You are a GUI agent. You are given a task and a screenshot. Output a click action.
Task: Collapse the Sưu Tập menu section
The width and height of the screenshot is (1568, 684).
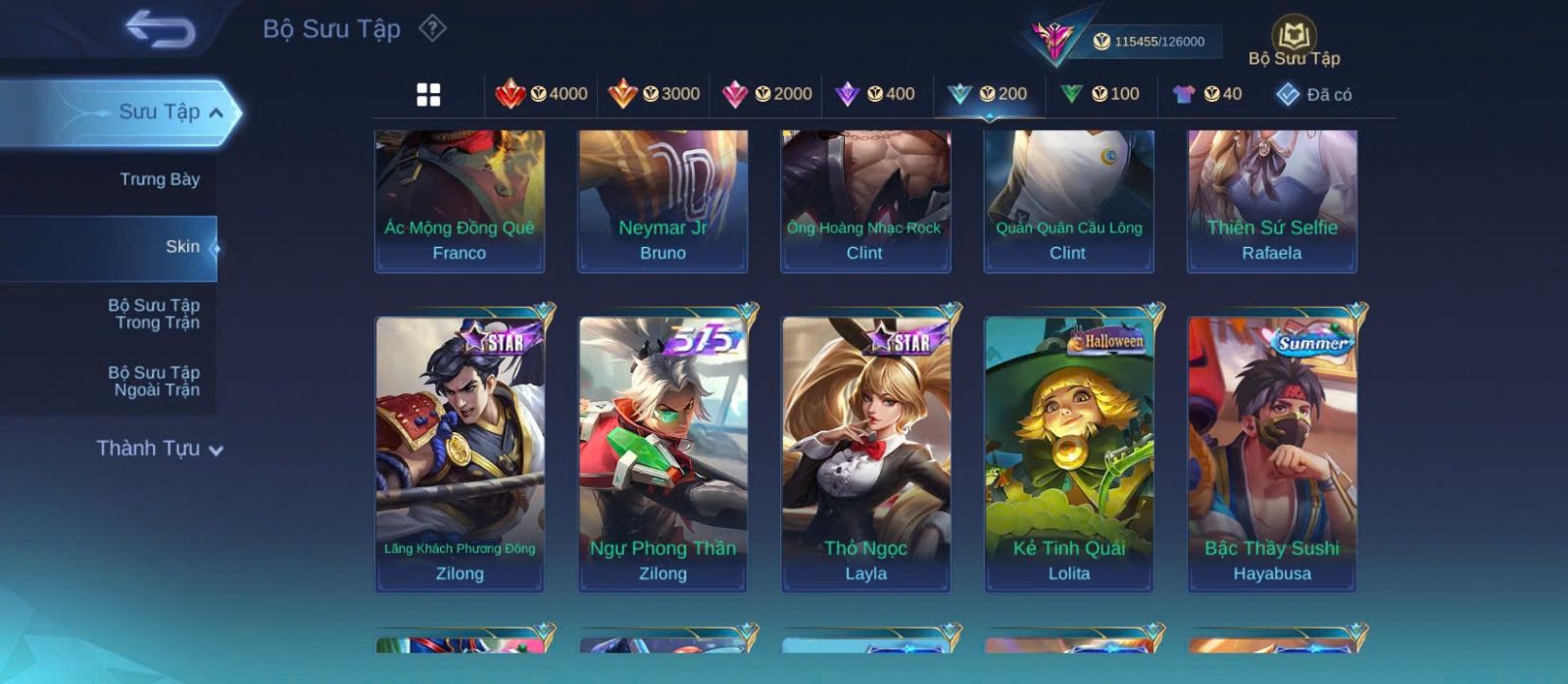(x=216, y=113)
